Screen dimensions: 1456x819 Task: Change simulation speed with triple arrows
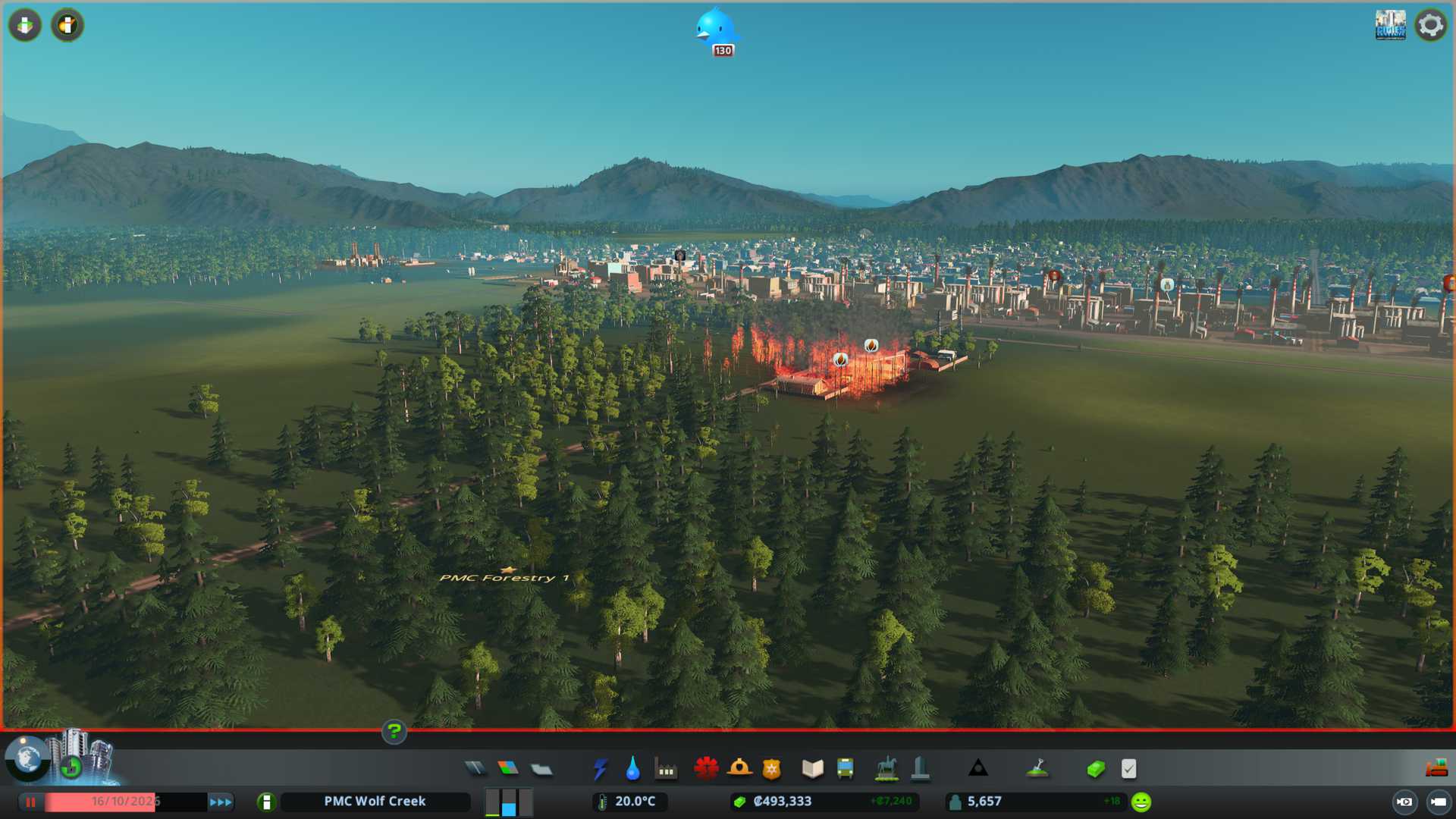coord(221,802)
